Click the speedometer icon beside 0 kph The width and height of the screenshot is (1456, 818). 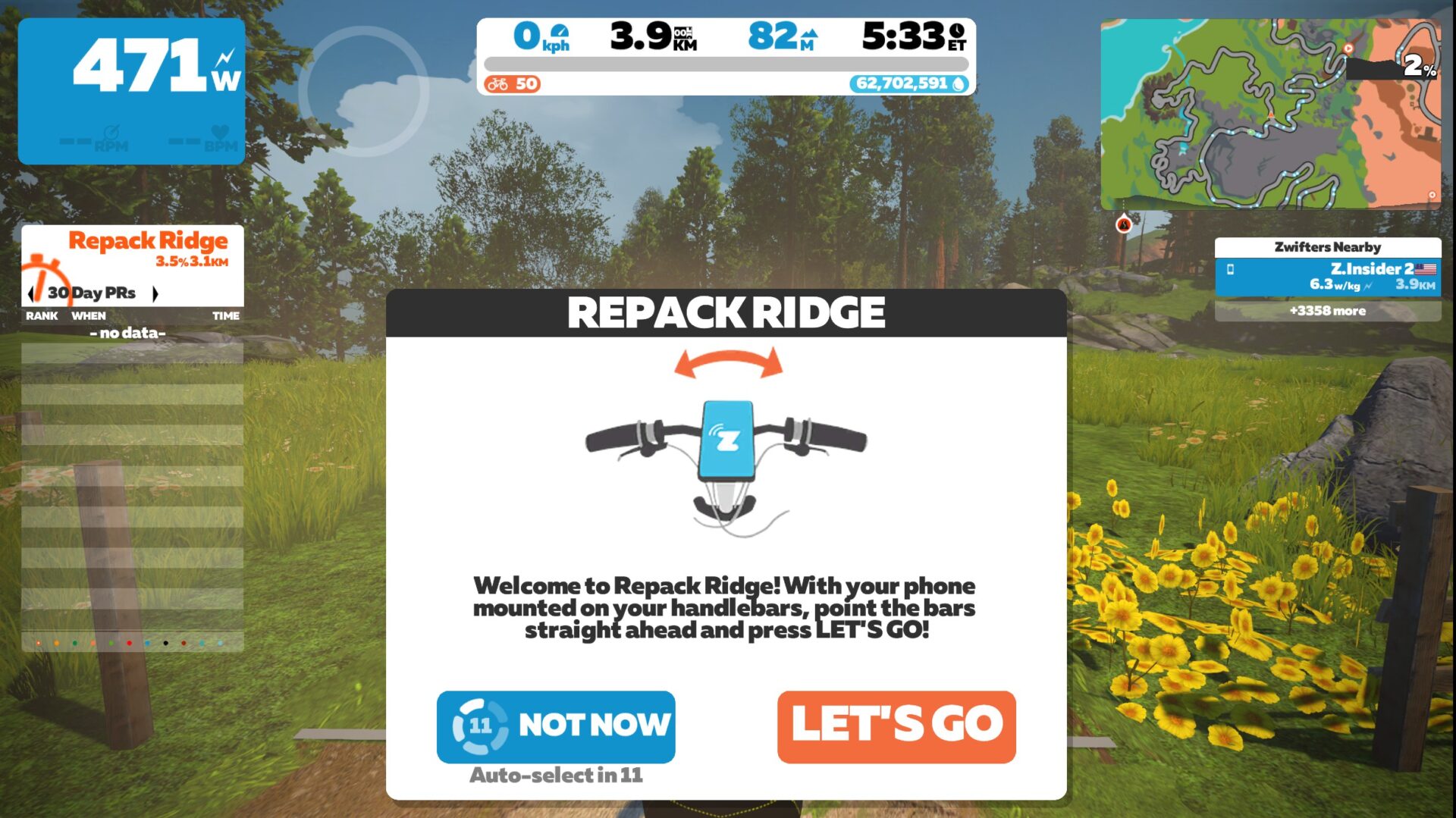559,31
